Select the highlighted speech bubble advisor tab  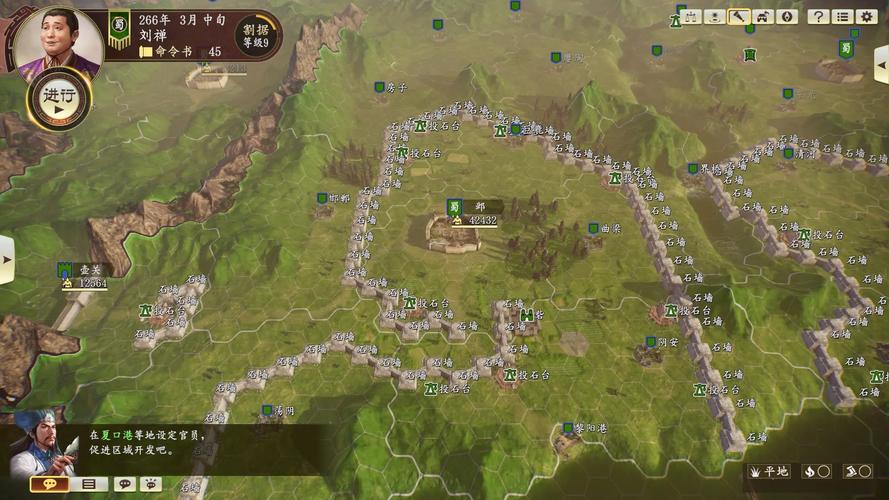[x=49, y=484]
